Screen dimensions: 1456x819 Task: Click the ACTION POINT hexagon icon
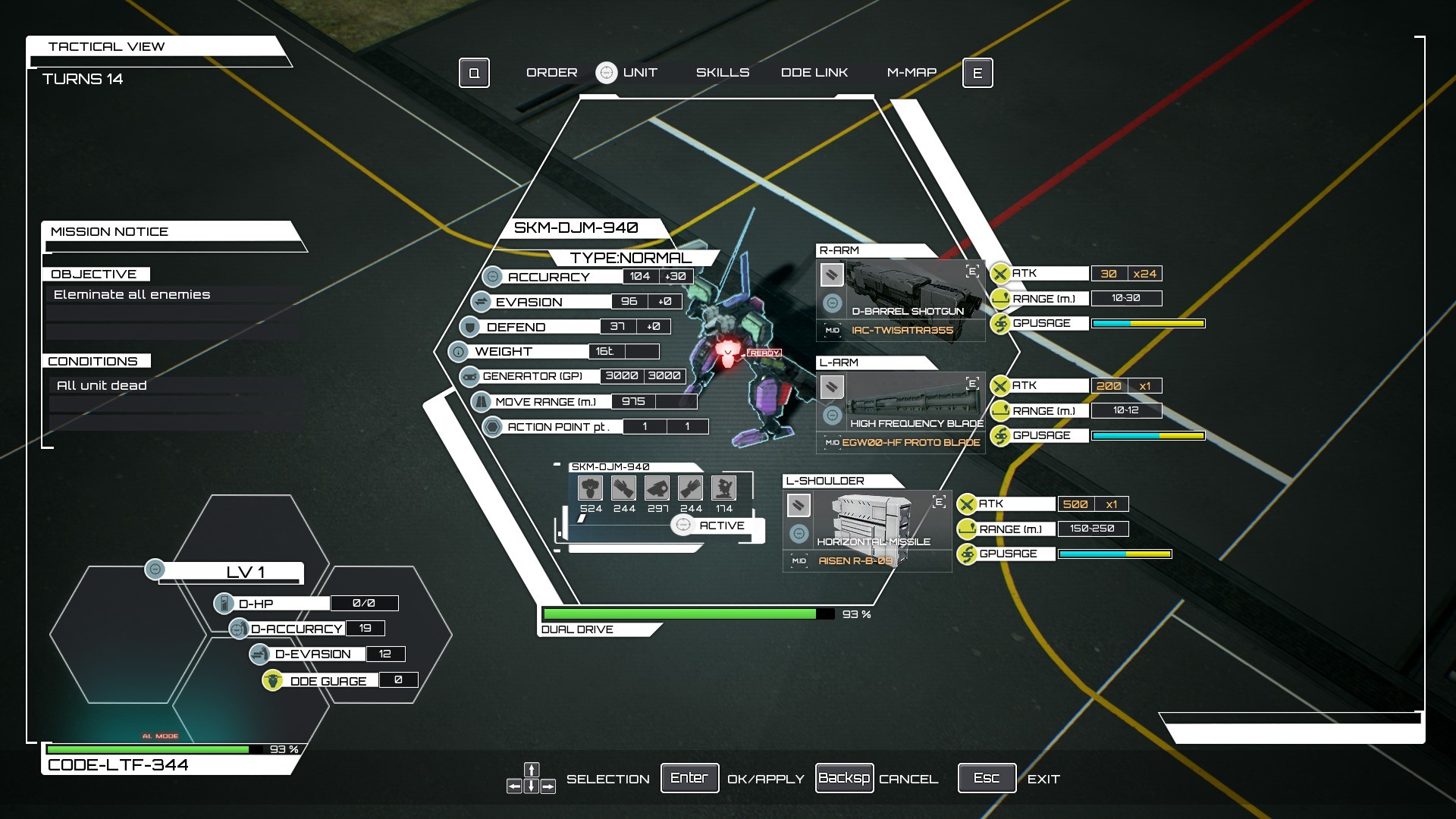491,426
